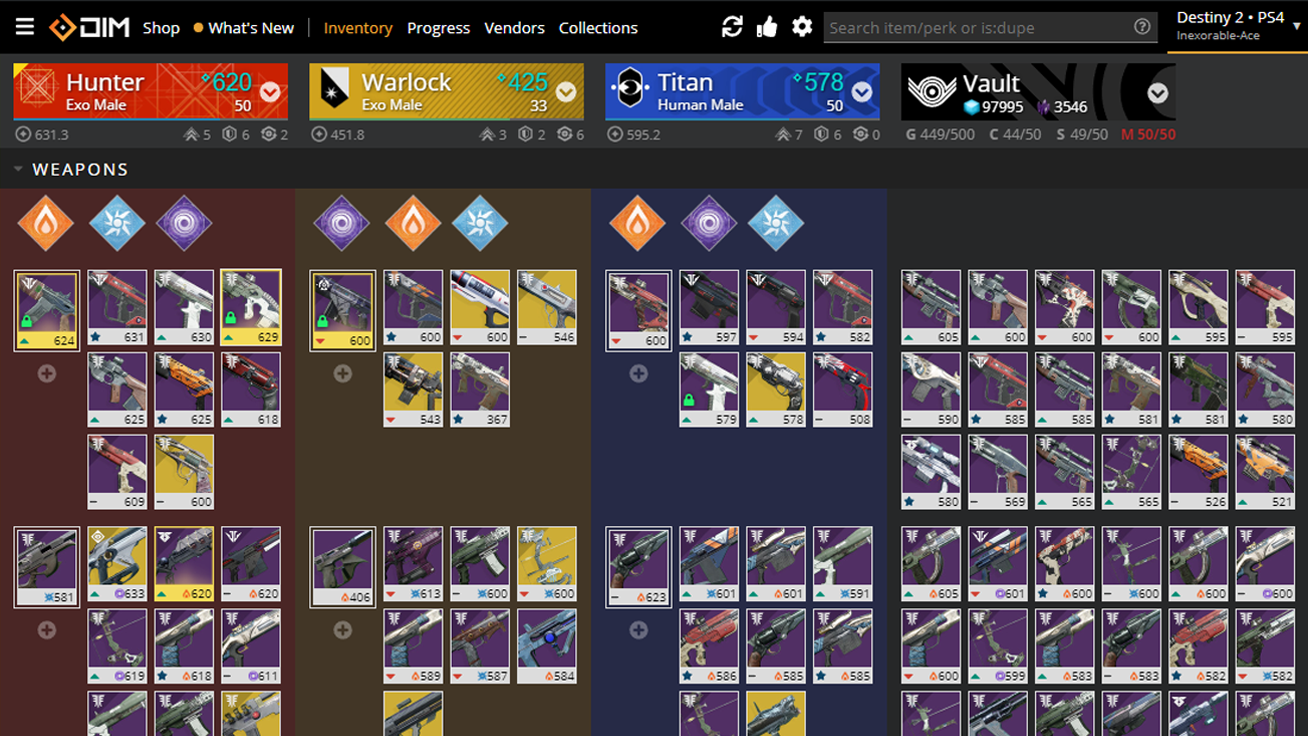
Task: Refresh inventory using the sync icon
Action: (733, 26)
